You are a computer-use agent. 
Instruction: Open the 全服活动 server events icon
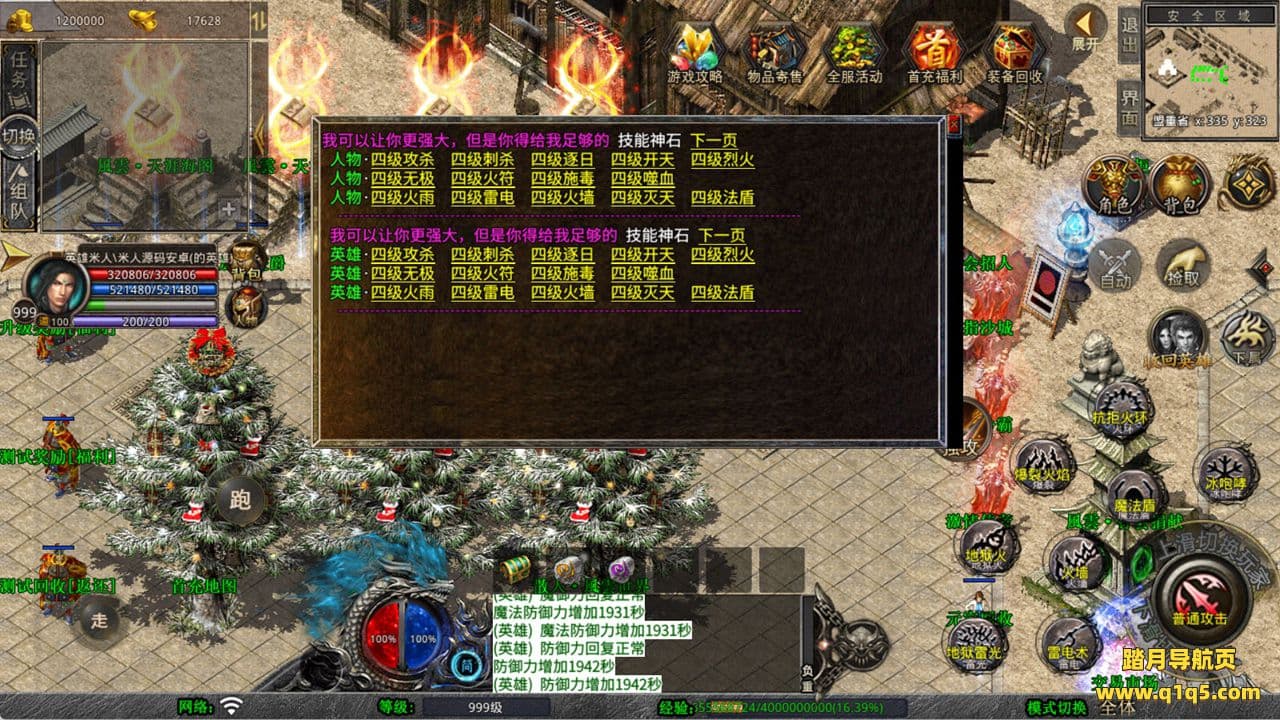coord(854,52)
